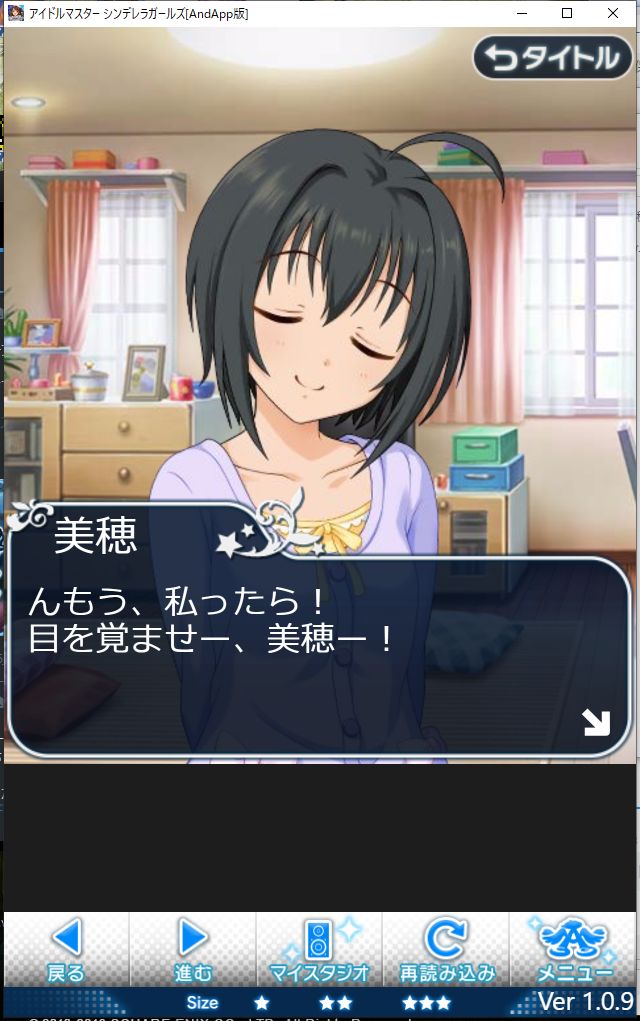640x1021 pixels.
Task: Set window size to three stars
Action: 426,1002
